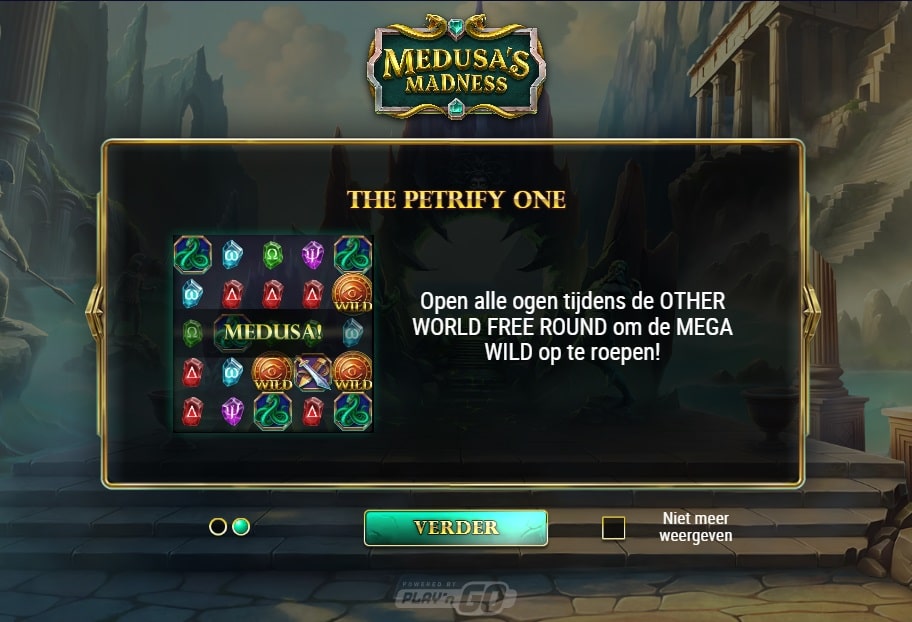Image resolution: width=912 pixels, height=622 pixels.
Task: Select the hollow first page dot
Action: (x=218, y=527)
